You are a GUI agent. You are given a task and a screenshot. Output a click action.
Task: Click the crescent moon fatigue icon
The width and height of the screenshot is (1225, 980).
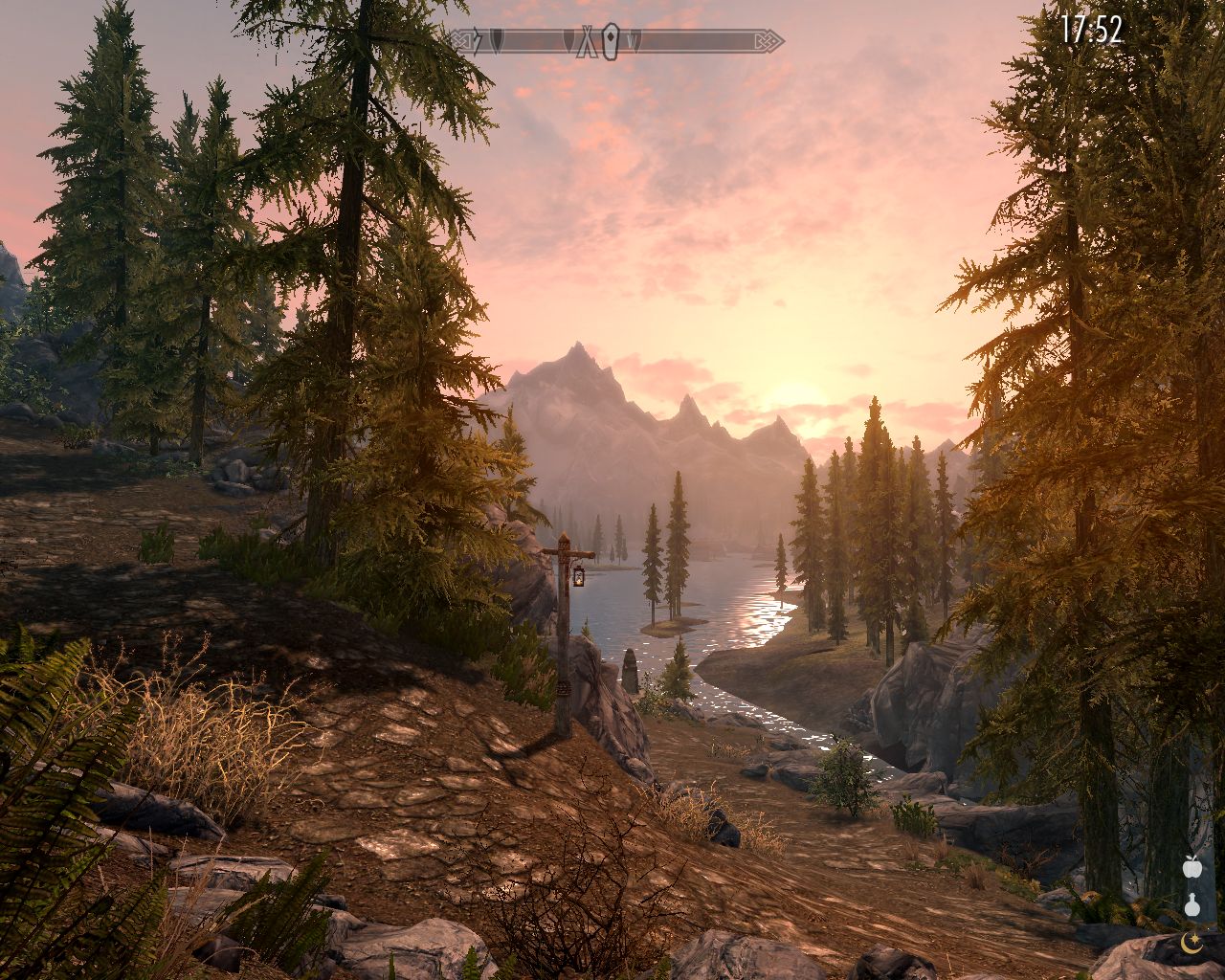click(x=1192, y=942)
